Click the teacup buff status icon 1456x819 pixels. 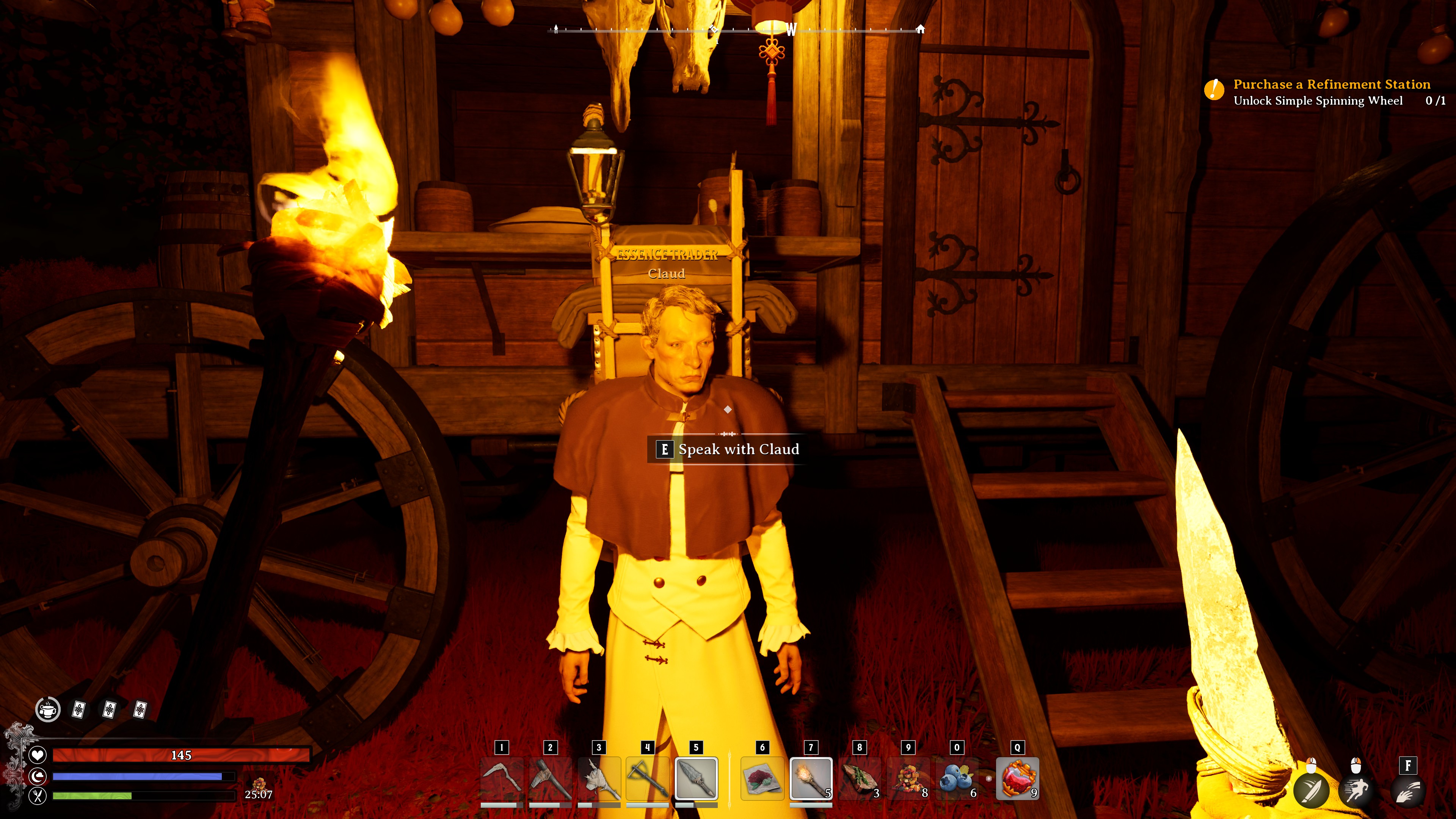[48, 709]
